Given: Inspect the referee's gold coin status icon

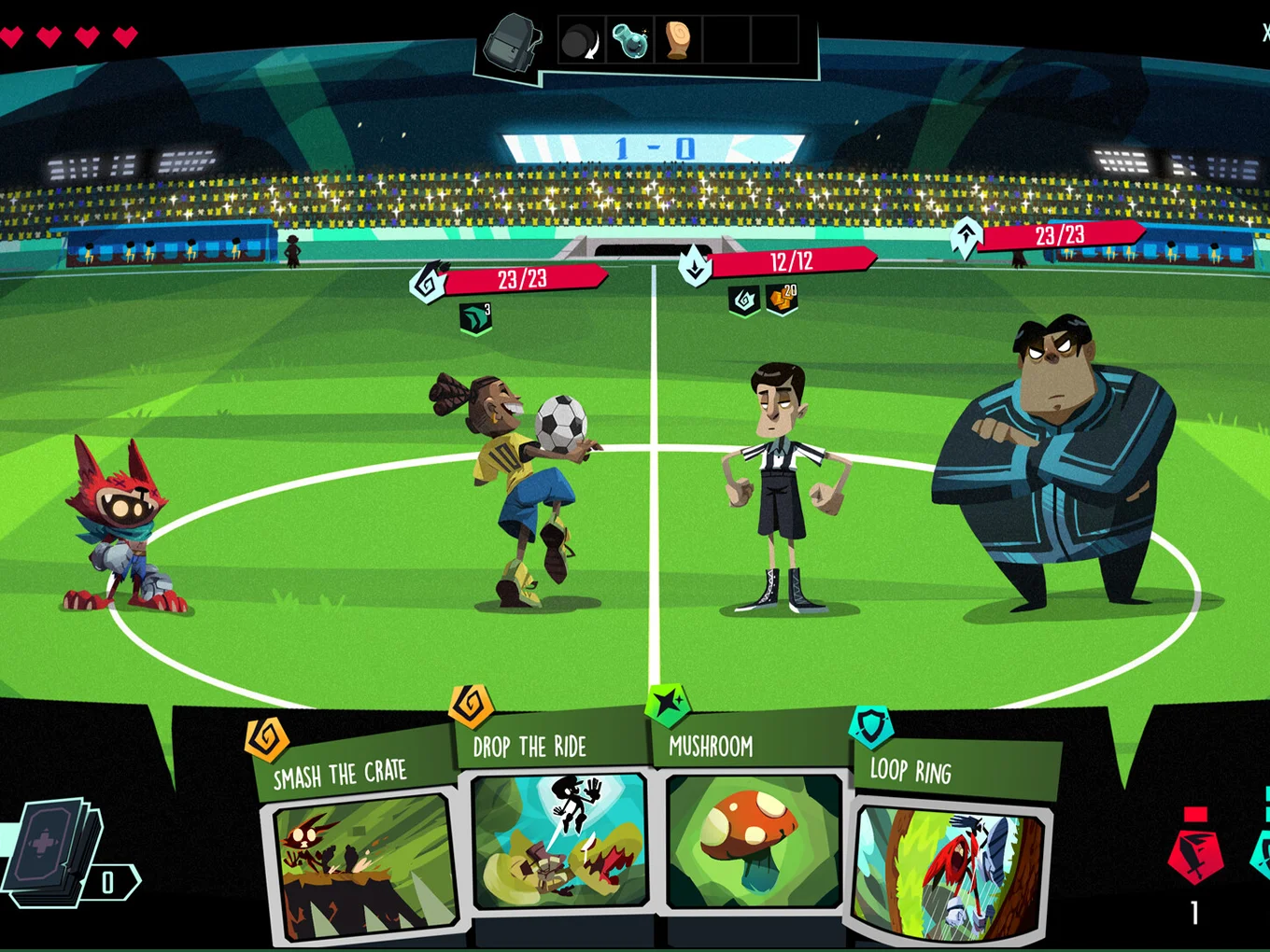Looking at the screenshot, I should (x=783, y=300).
